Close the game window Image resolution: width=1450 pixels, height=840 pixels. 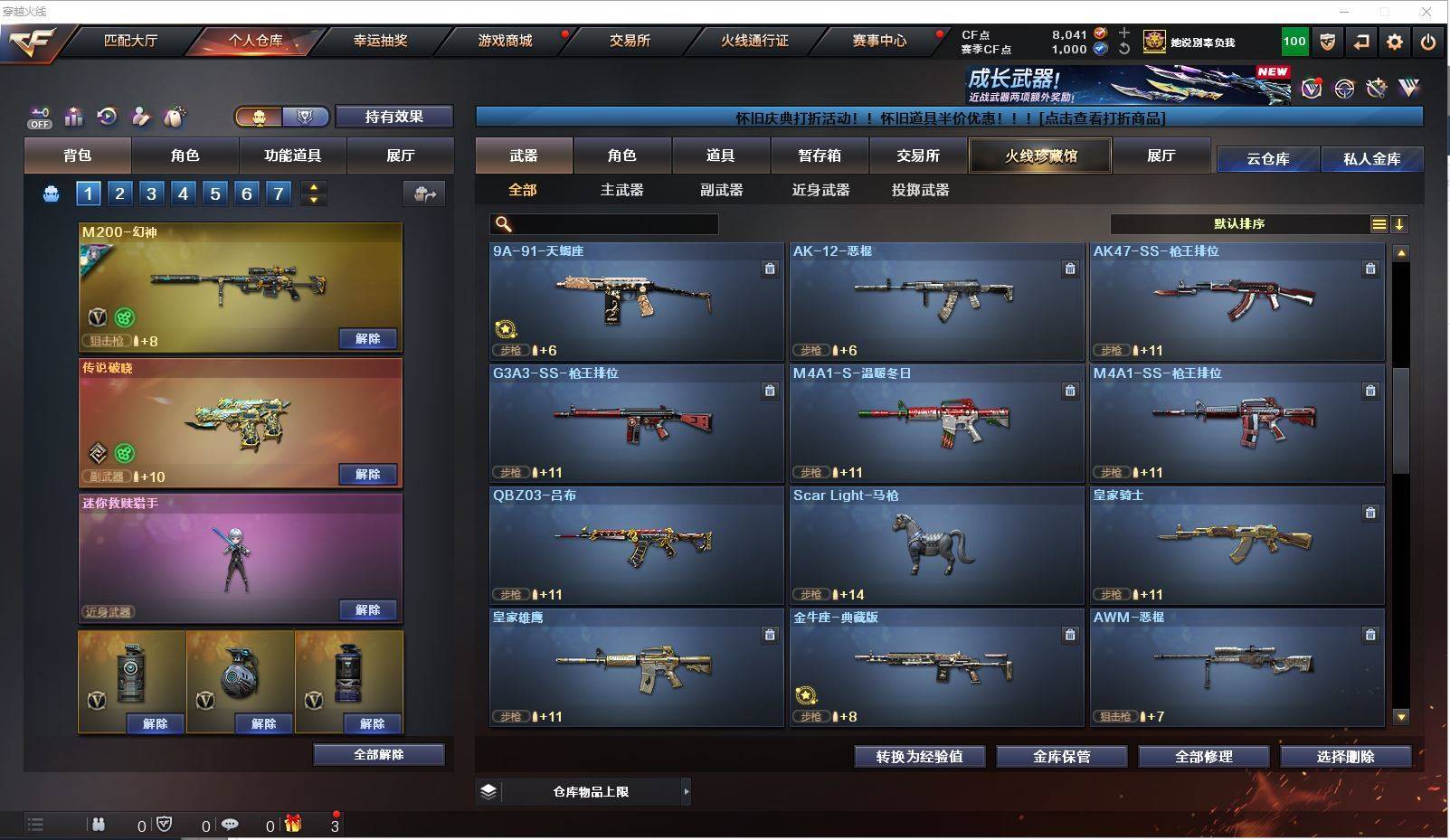[x=1426, y=12]
